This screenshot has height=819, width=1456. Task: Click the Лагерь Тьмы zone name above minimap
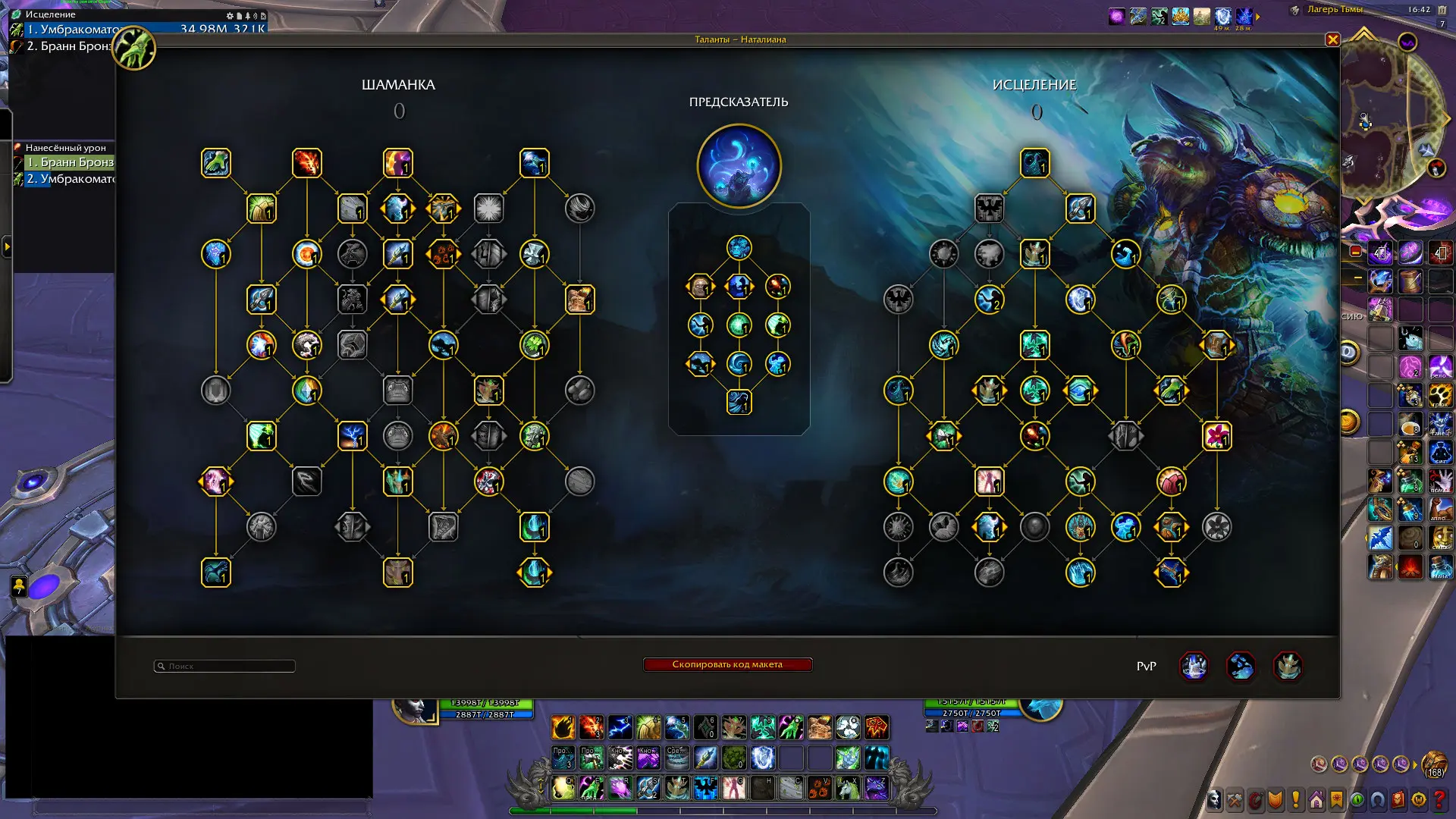coord(1335,10)
